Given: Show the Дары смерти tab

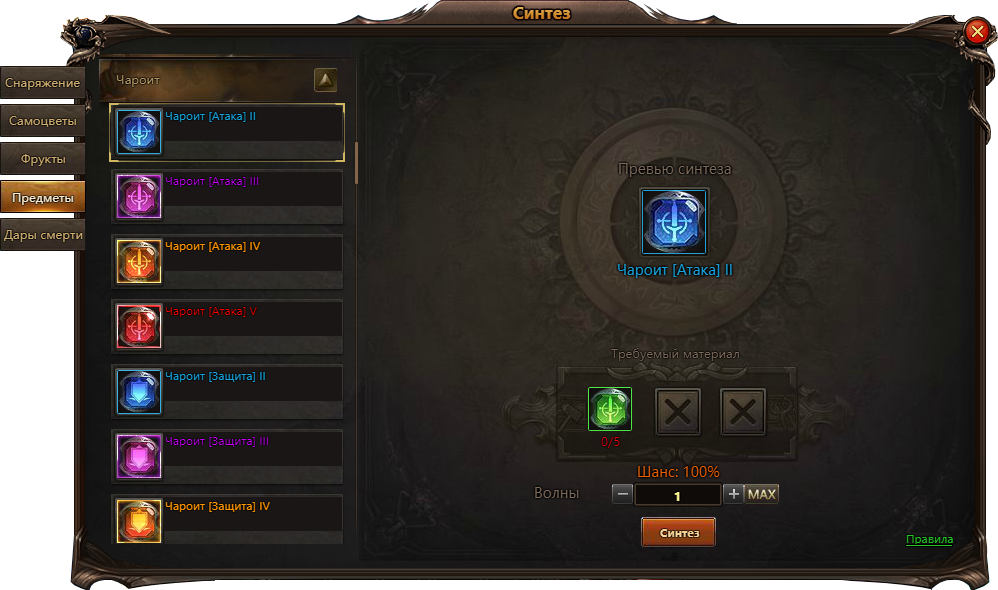Looking at the screenshot, I should (42, 235).
